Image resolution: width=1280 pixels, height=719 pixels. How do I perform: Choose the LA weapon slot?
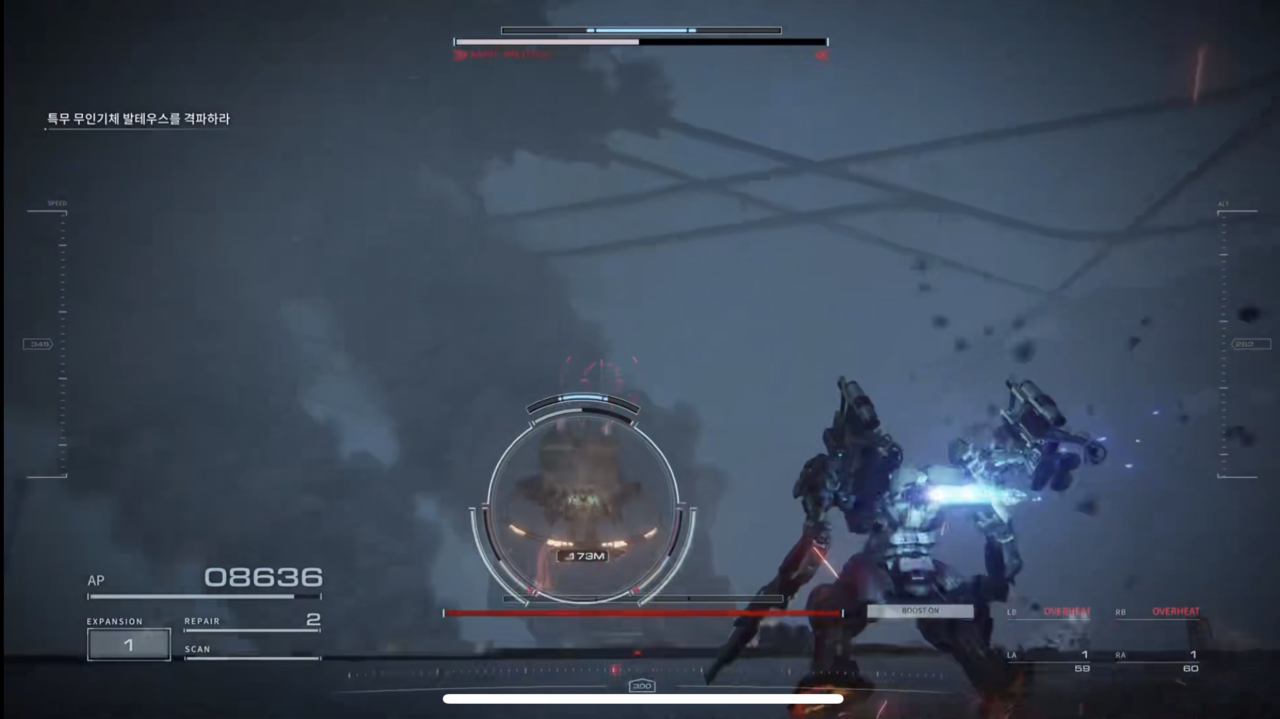(1050, 660)
